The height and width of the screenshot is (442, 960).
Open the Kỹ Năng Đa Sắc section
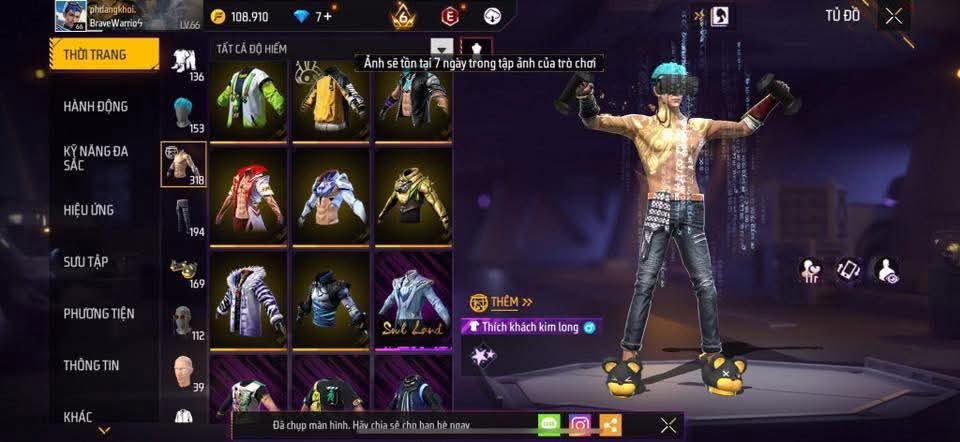pos(96,158)
